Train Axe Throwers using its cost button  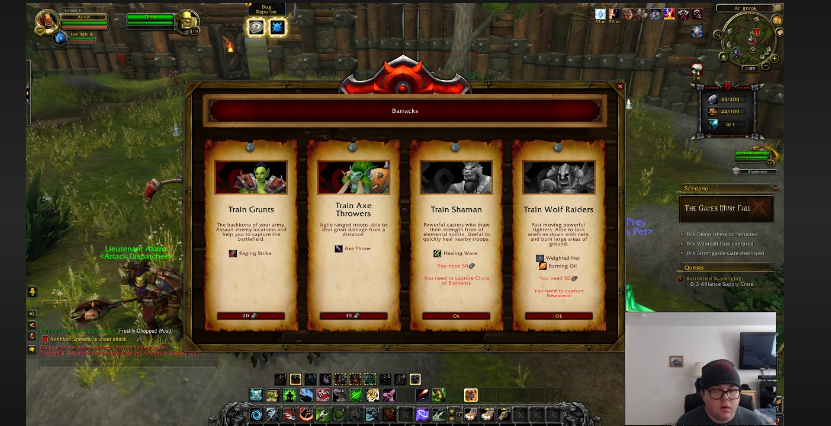(353, 316)
